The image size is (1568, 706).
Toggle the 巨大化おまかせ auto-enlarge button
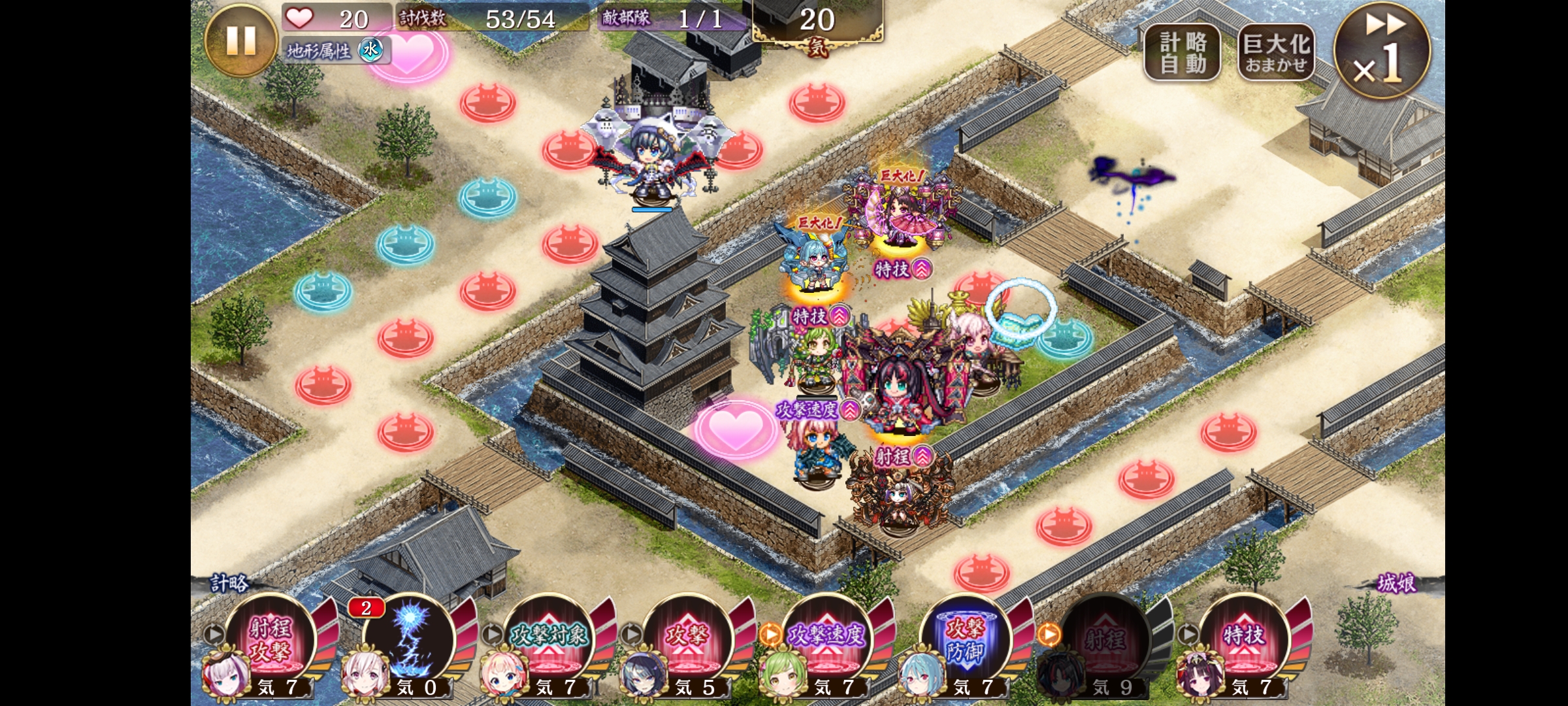[x=1276, y=53]
